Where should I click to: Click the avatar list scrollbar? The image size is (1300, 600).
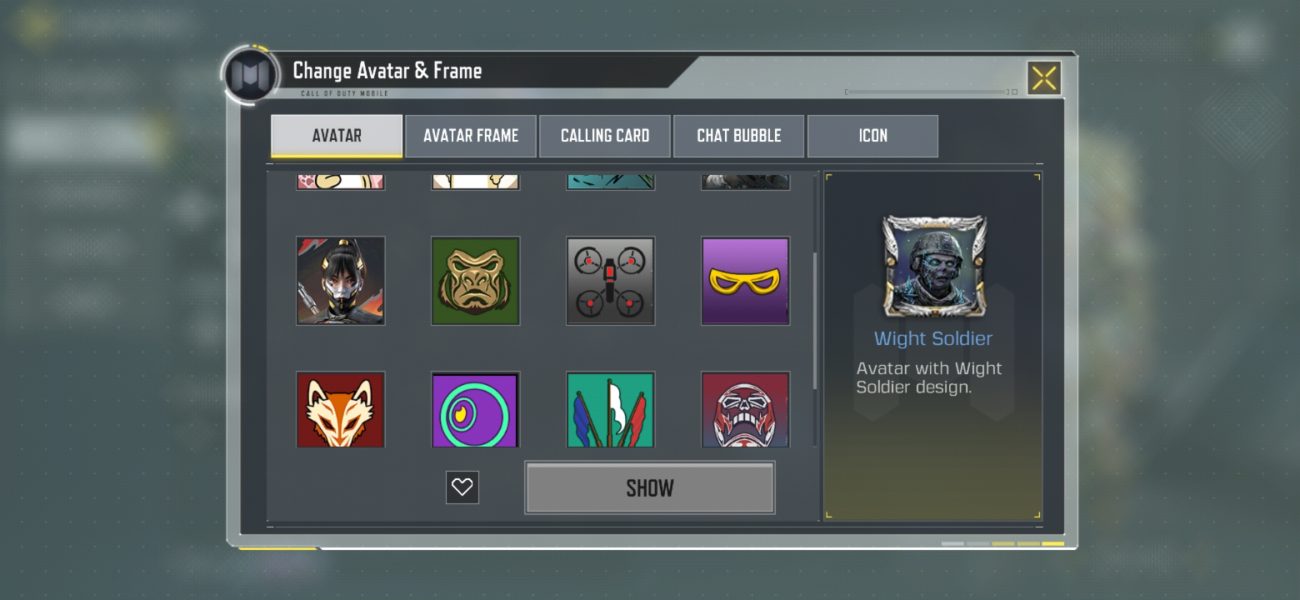(x=815, y=320)
